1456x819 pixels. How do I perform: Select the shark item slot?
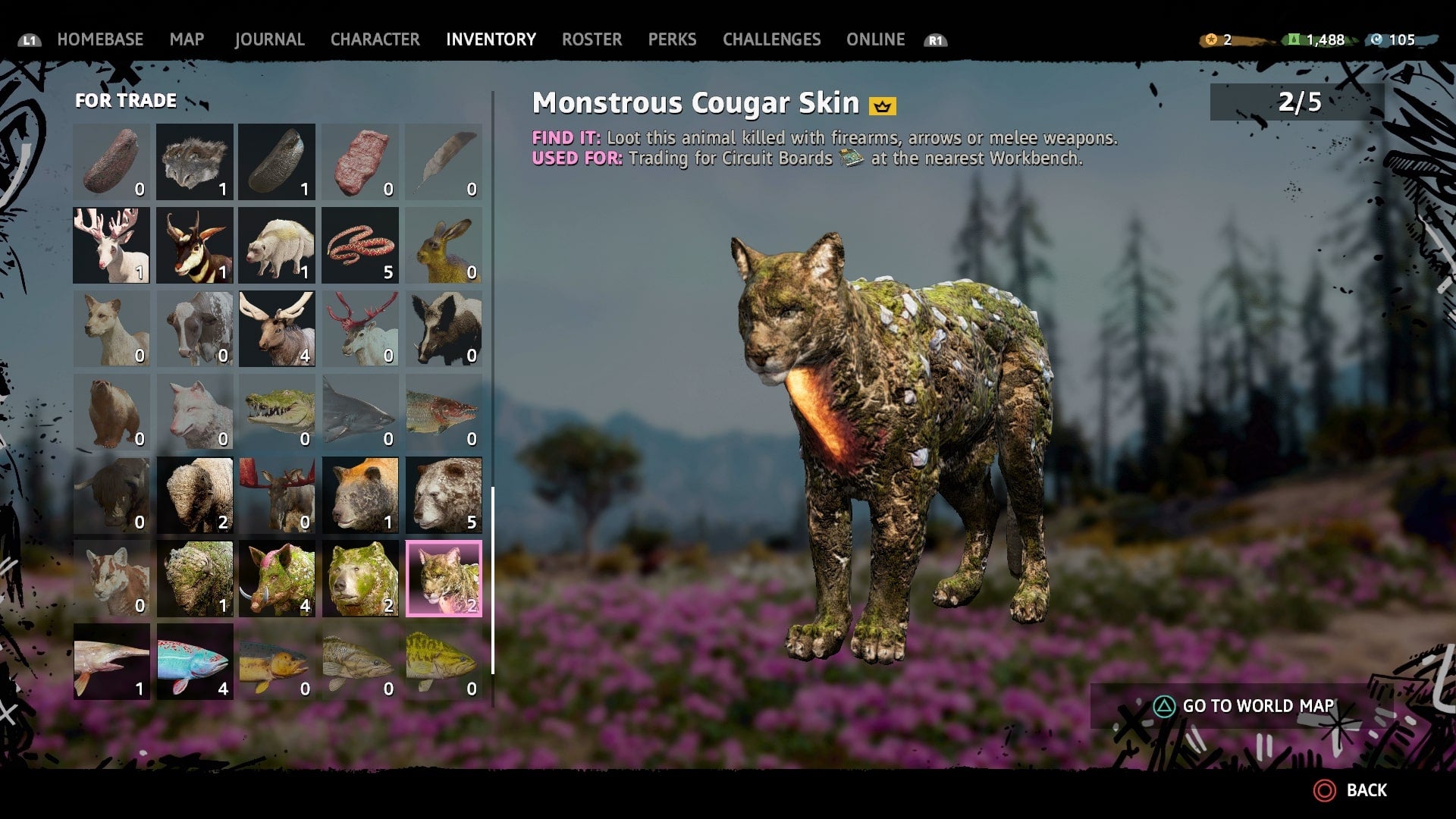point(360,412)
